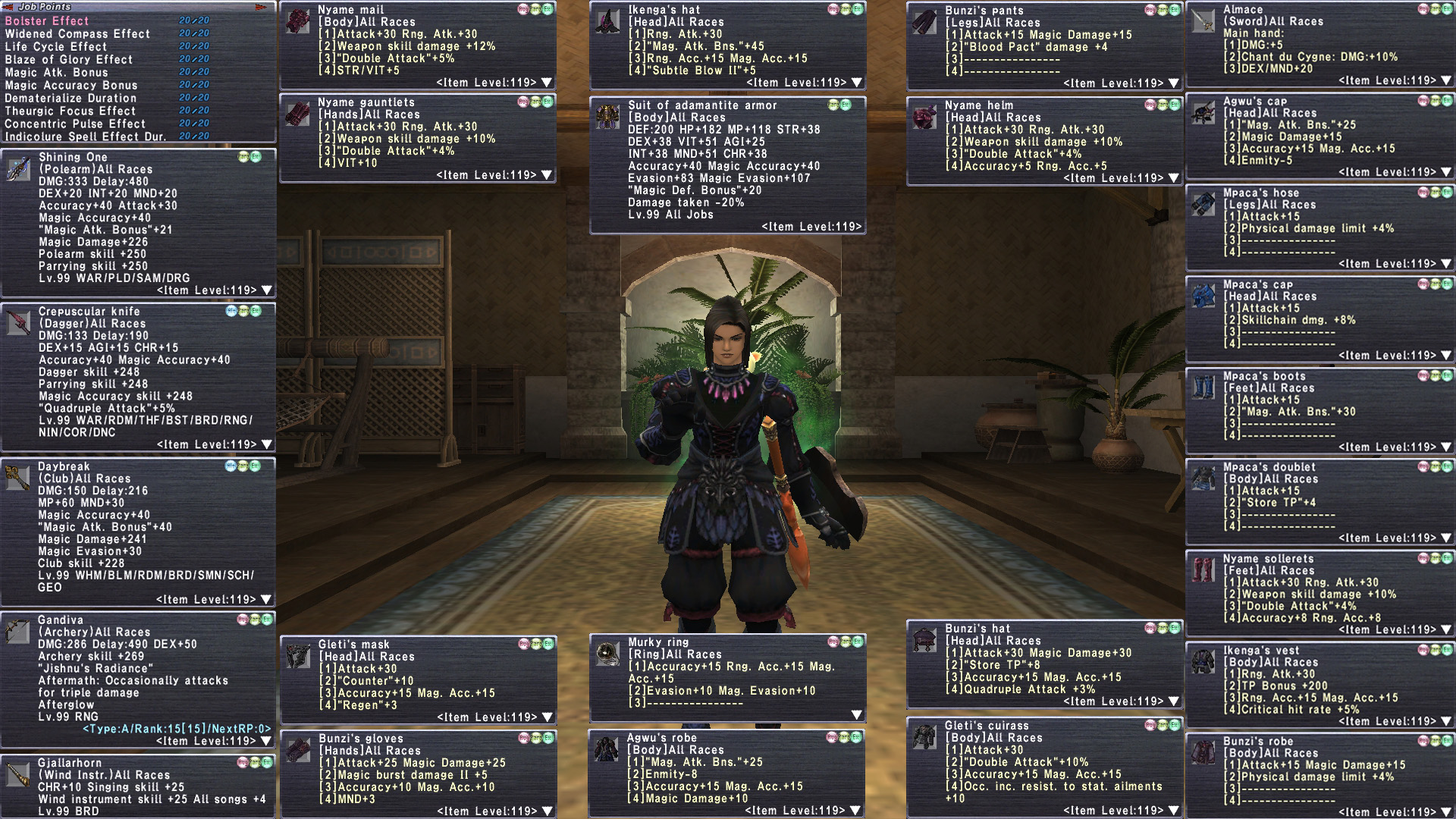The height and width of the screenshot is (819, 1456).
Task: Select the Crepuscular knife item icon
Action: click(x=18, y=323)
